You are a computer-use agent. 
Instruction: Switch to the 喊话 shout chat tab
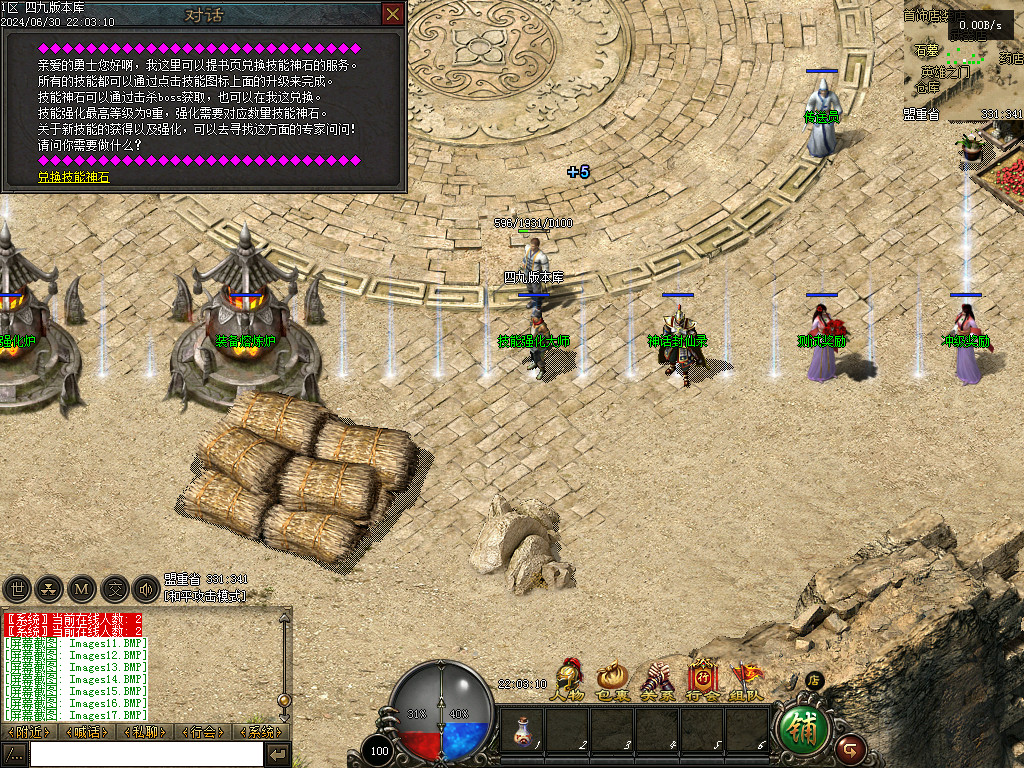click(x=87, y=732)
